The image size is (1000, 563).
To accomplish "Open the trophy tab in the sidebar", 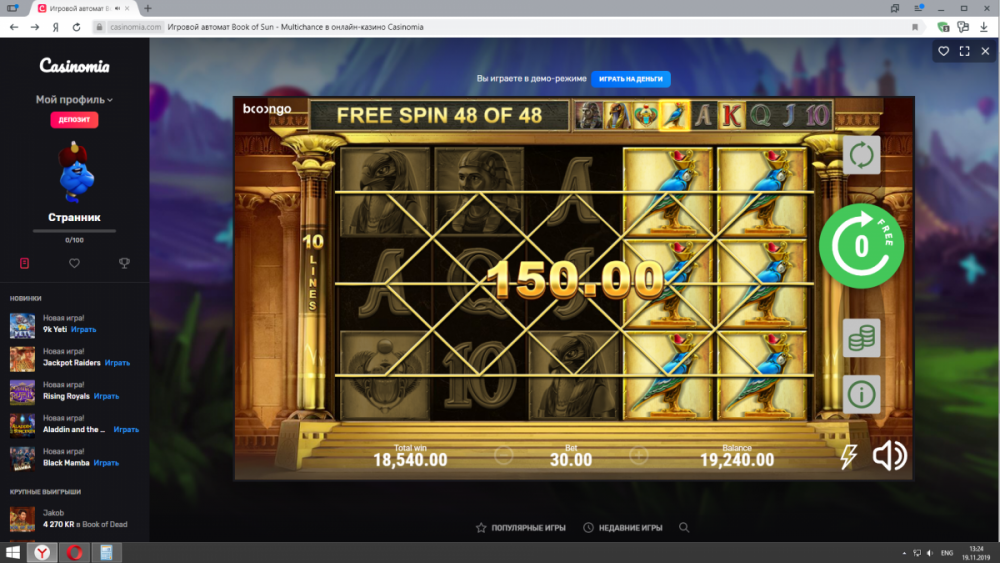I will click(x=124, y=263).
